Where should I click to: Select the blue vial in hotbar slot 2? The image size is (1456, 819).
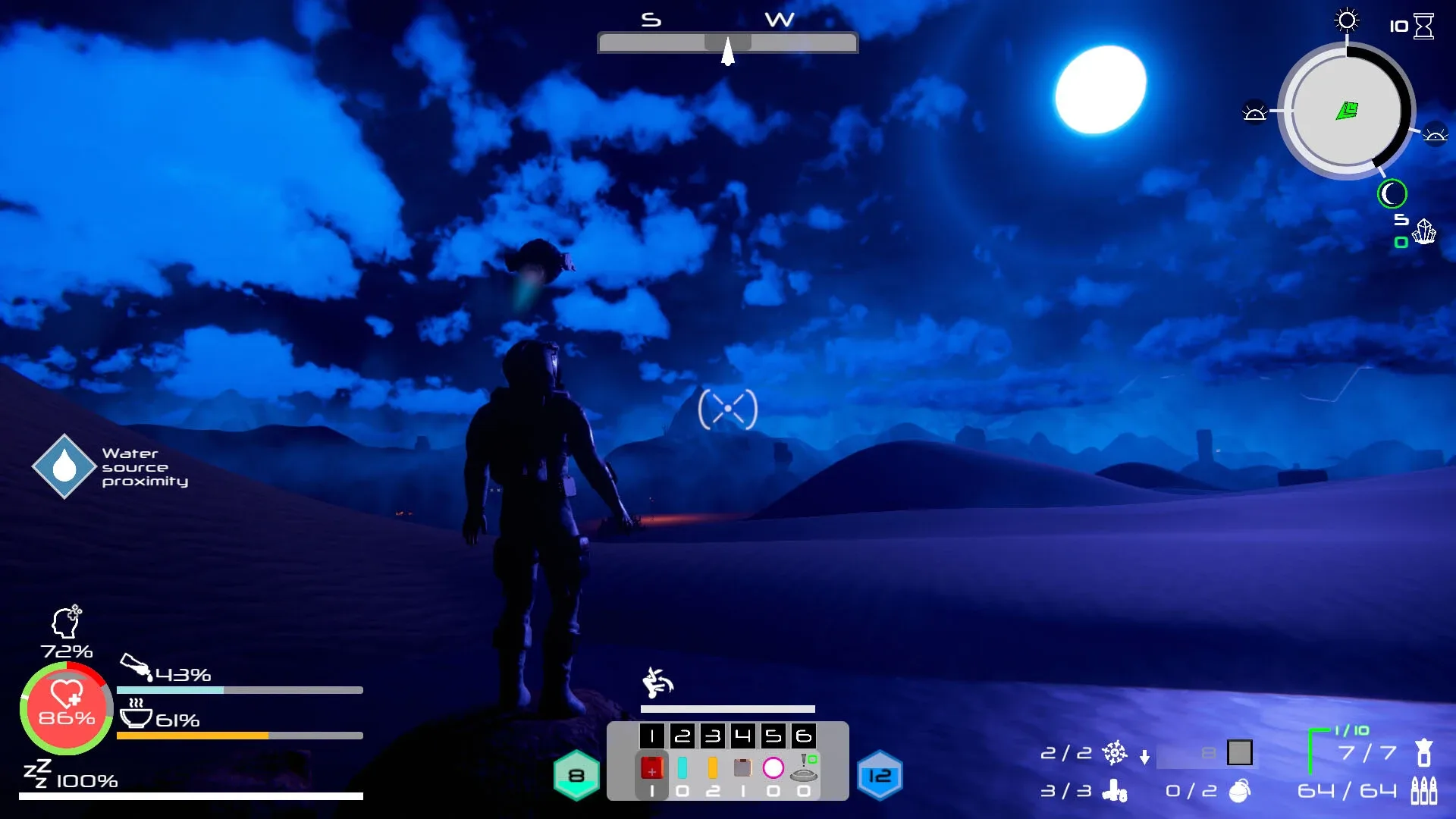(684, 768)
